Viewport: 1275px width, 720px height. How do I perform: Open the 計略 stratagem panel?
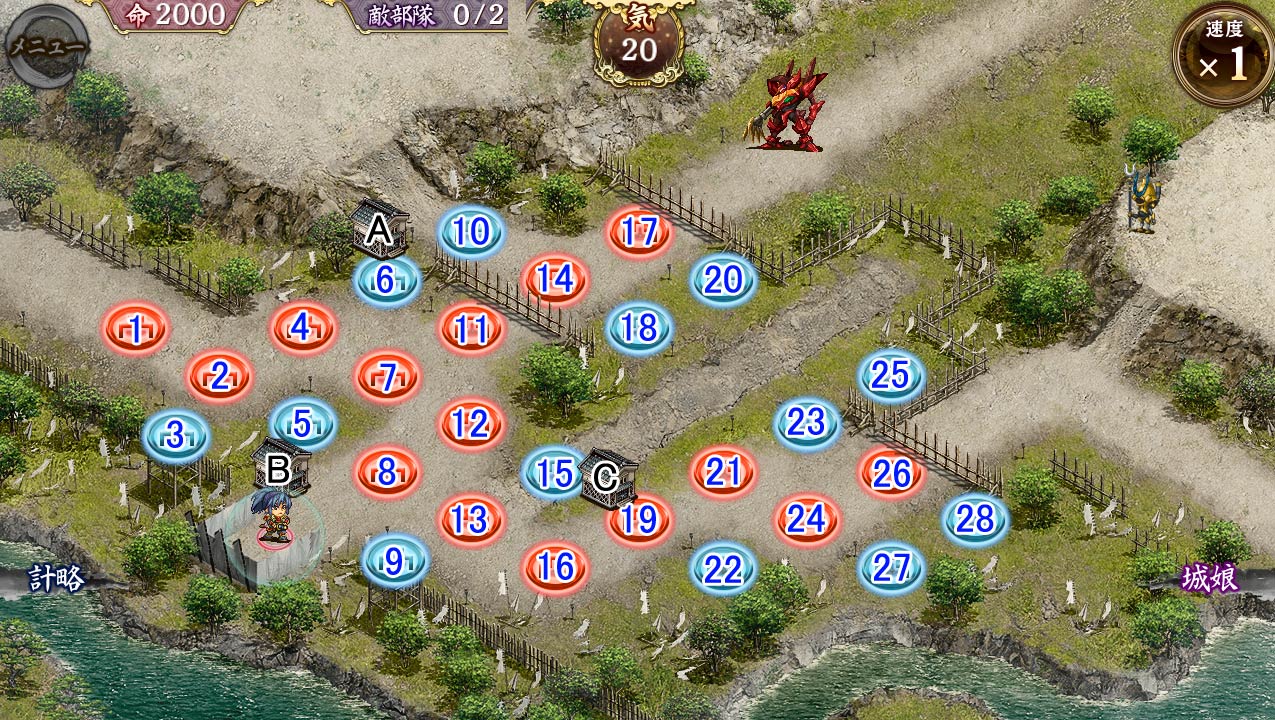57,580
